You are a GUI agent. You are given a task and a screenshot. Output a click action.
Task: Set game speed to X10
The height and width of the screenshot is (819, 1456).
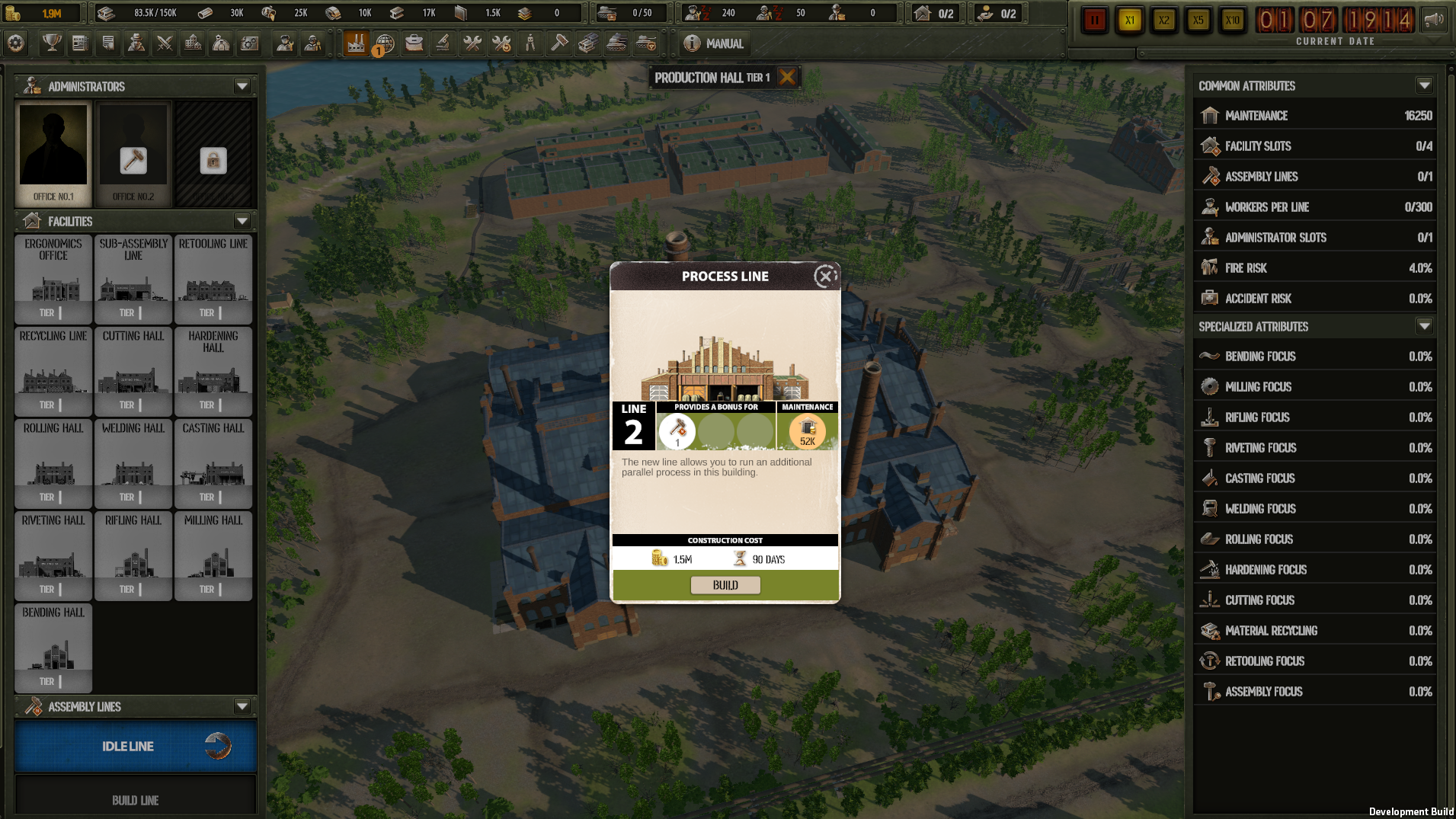(x=1232, y=21)
